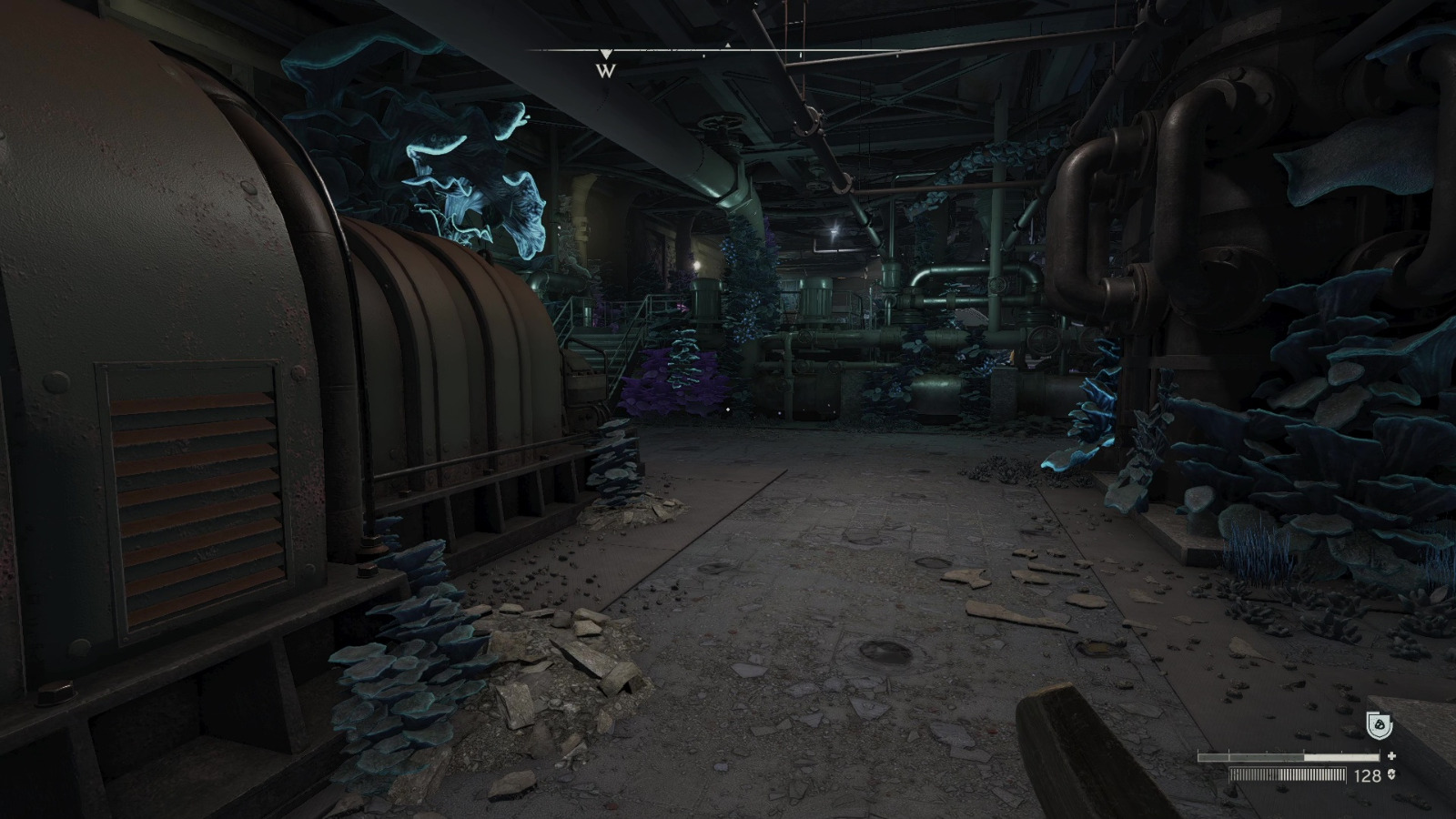Click the segmented ammo magazine bar

[x=1288, y=774]
